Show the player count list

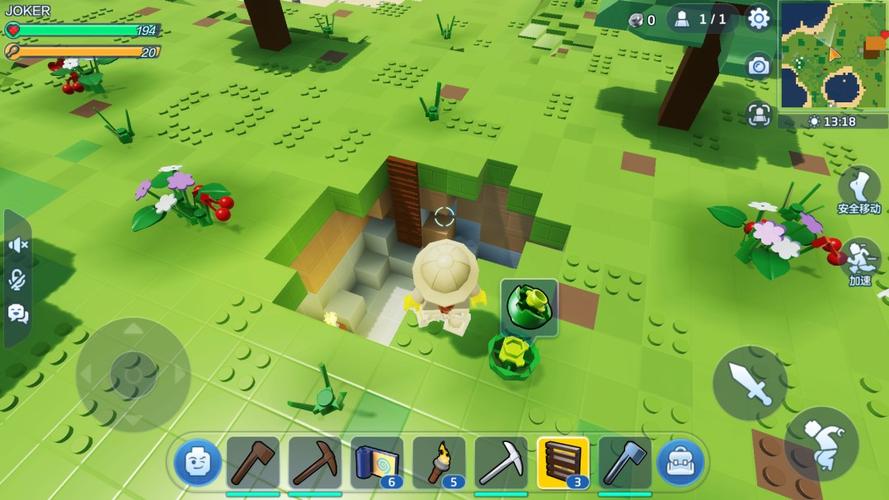[x=700, y=19]
